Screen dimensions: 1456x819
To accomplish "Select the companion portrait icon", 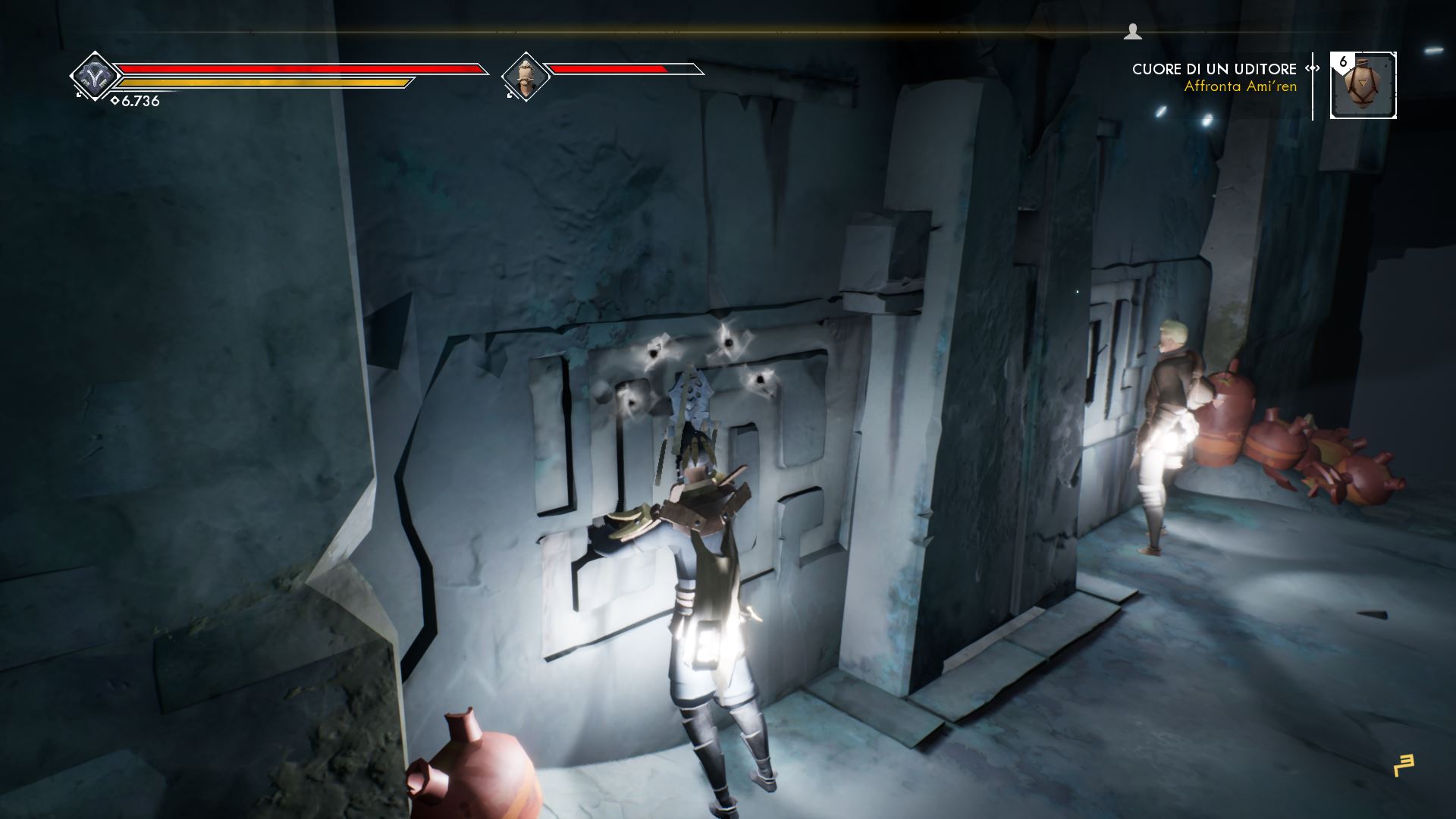I will (525, 77).
